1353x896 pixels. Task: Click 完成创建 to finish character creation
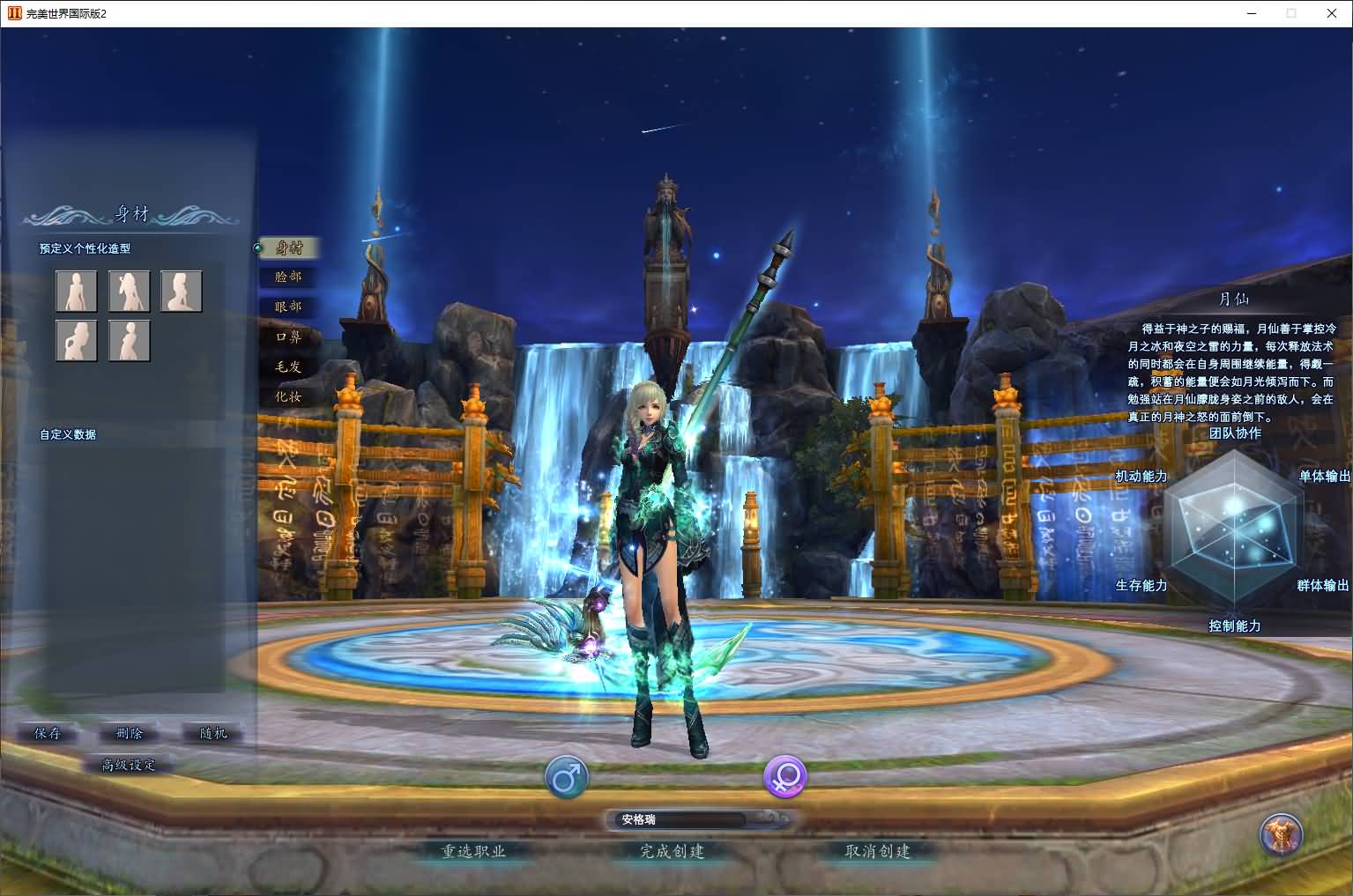[x=673, y=852]
